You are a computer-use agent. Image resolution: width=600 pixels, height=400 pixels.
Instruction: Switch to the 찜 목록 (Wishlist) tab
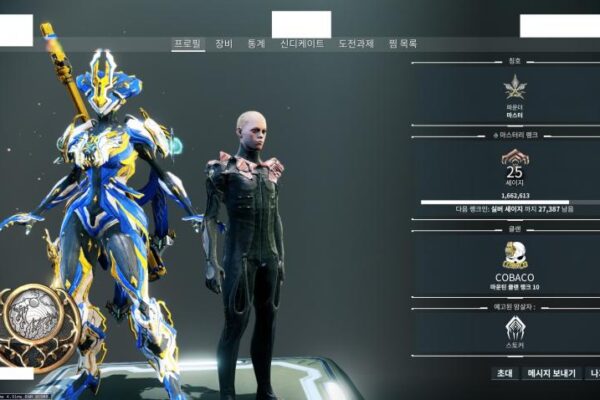click(401, 44)
